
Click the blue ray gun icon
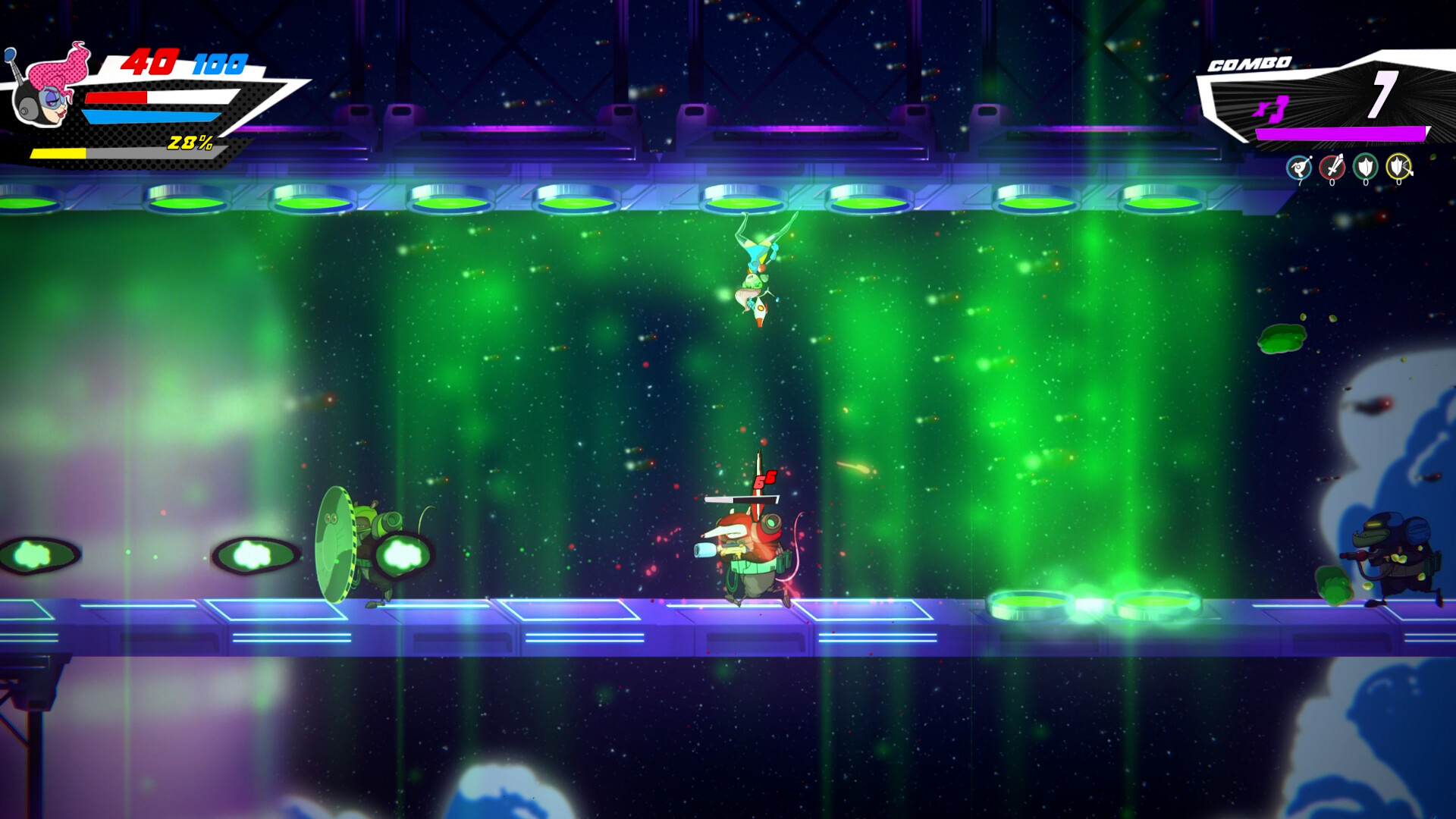point(1299,167)
